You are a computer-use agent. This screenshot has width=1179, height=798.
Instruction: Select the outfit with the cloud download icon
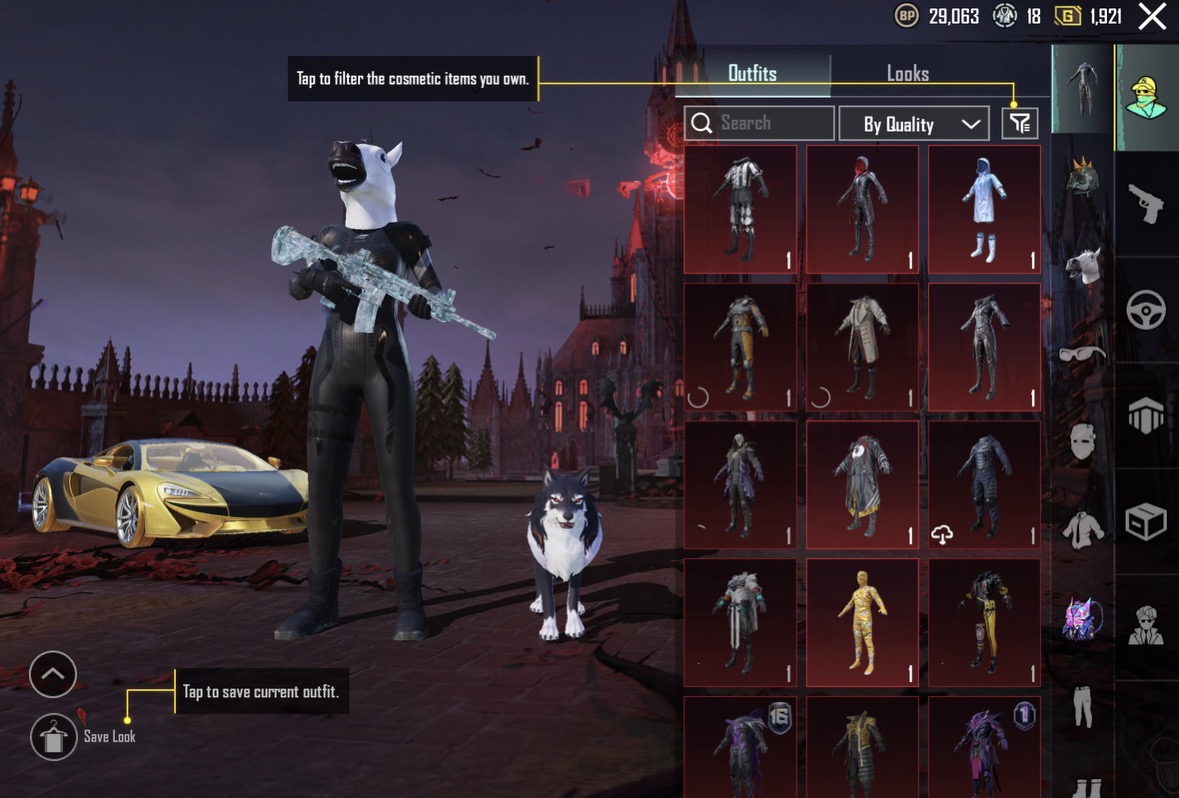click(x=984, y=485)
